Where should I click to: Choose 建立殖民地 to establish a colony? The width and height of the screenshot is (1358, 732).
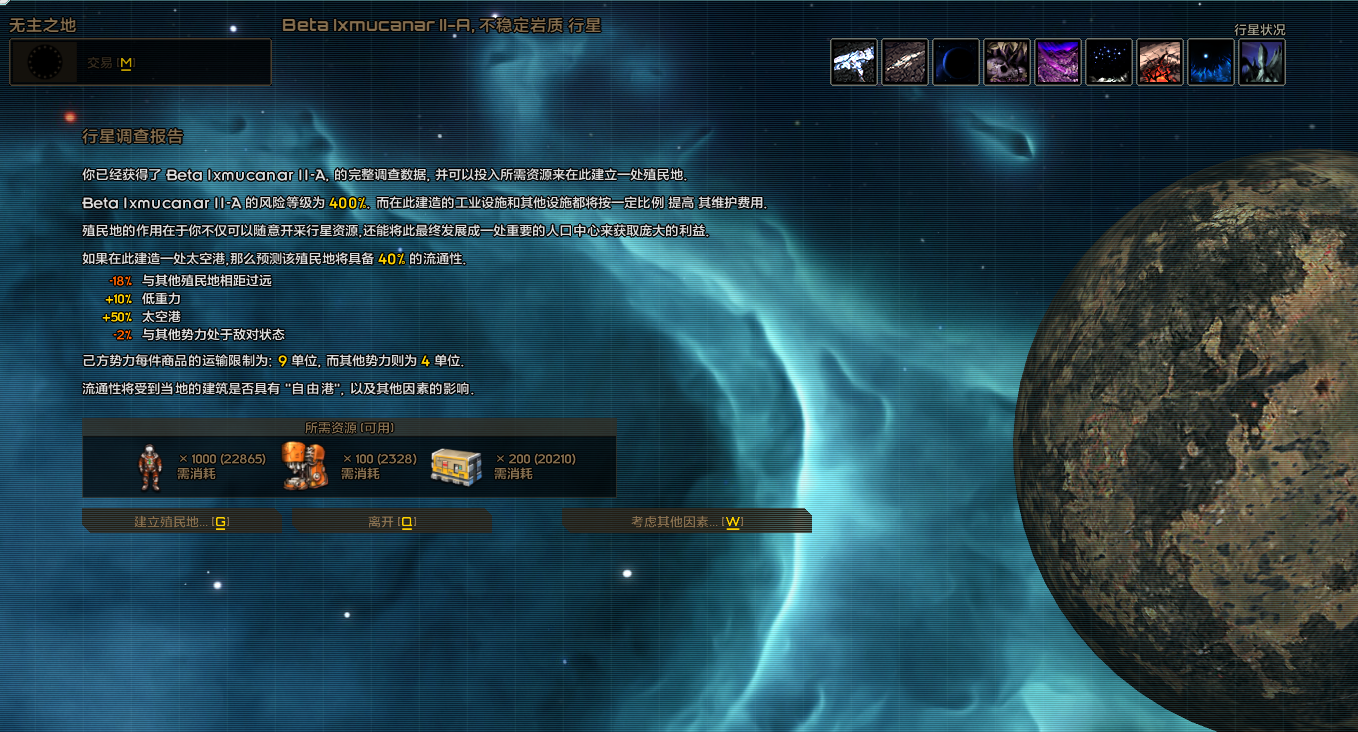[181, 521]
